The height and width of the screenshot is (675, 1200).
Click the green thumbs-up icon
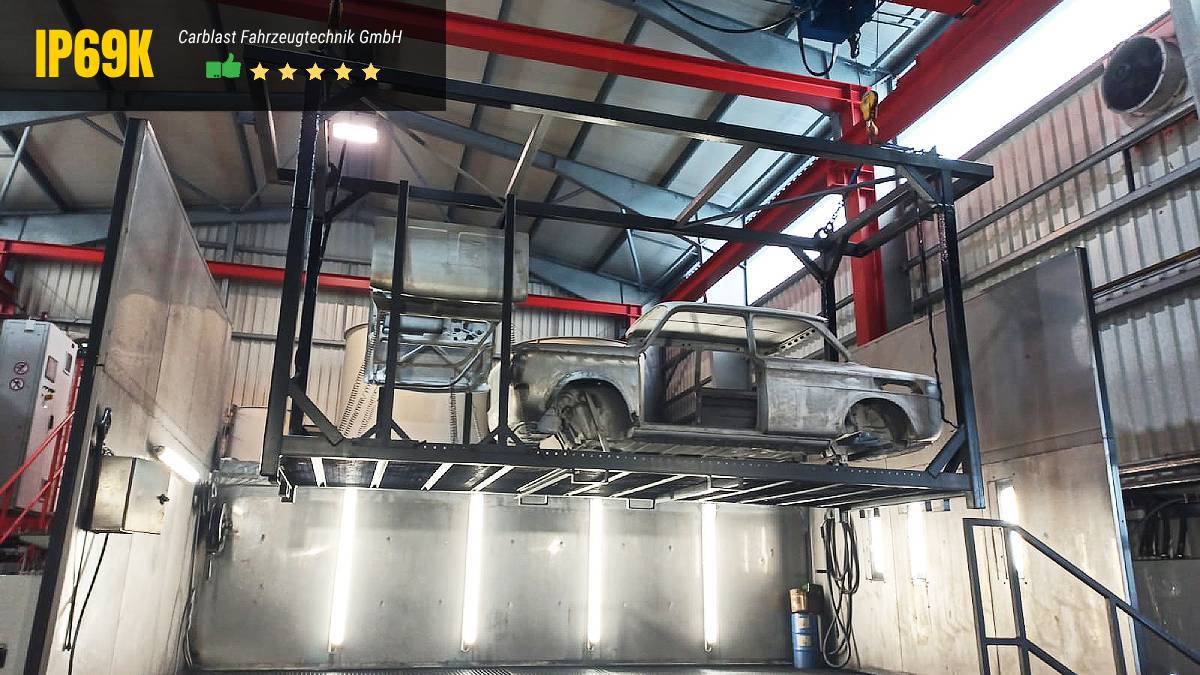point(223,68)
